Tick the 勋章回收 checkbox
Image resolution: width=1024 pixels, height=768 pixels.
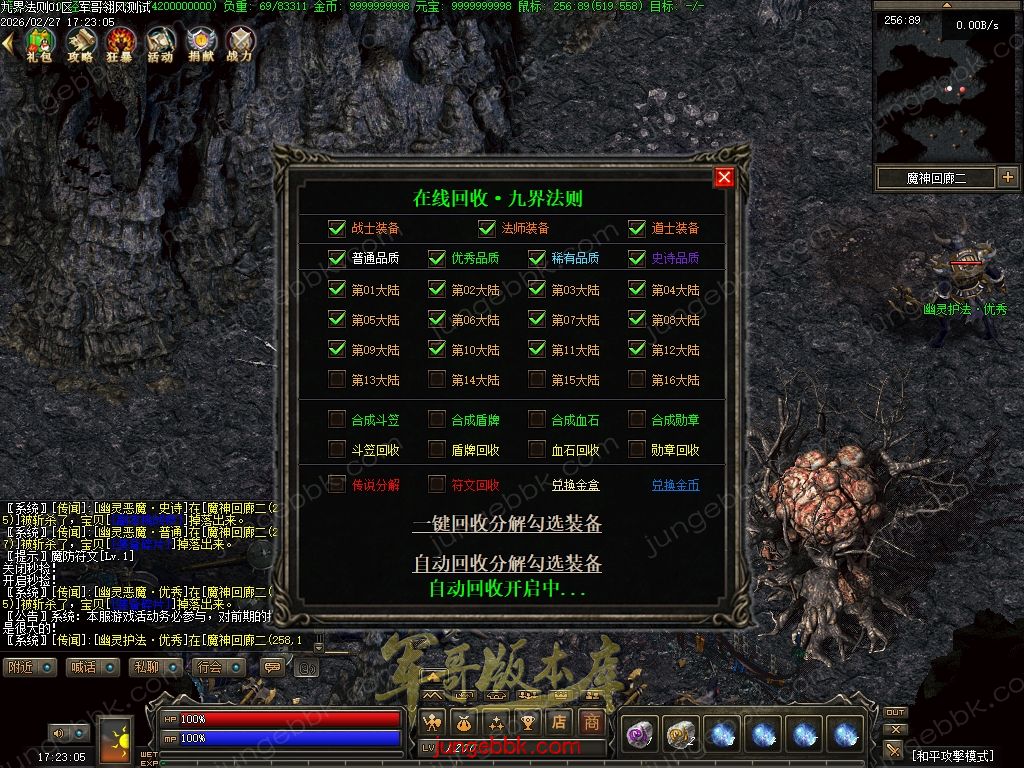pyautogui.click(x=637, y=450)
